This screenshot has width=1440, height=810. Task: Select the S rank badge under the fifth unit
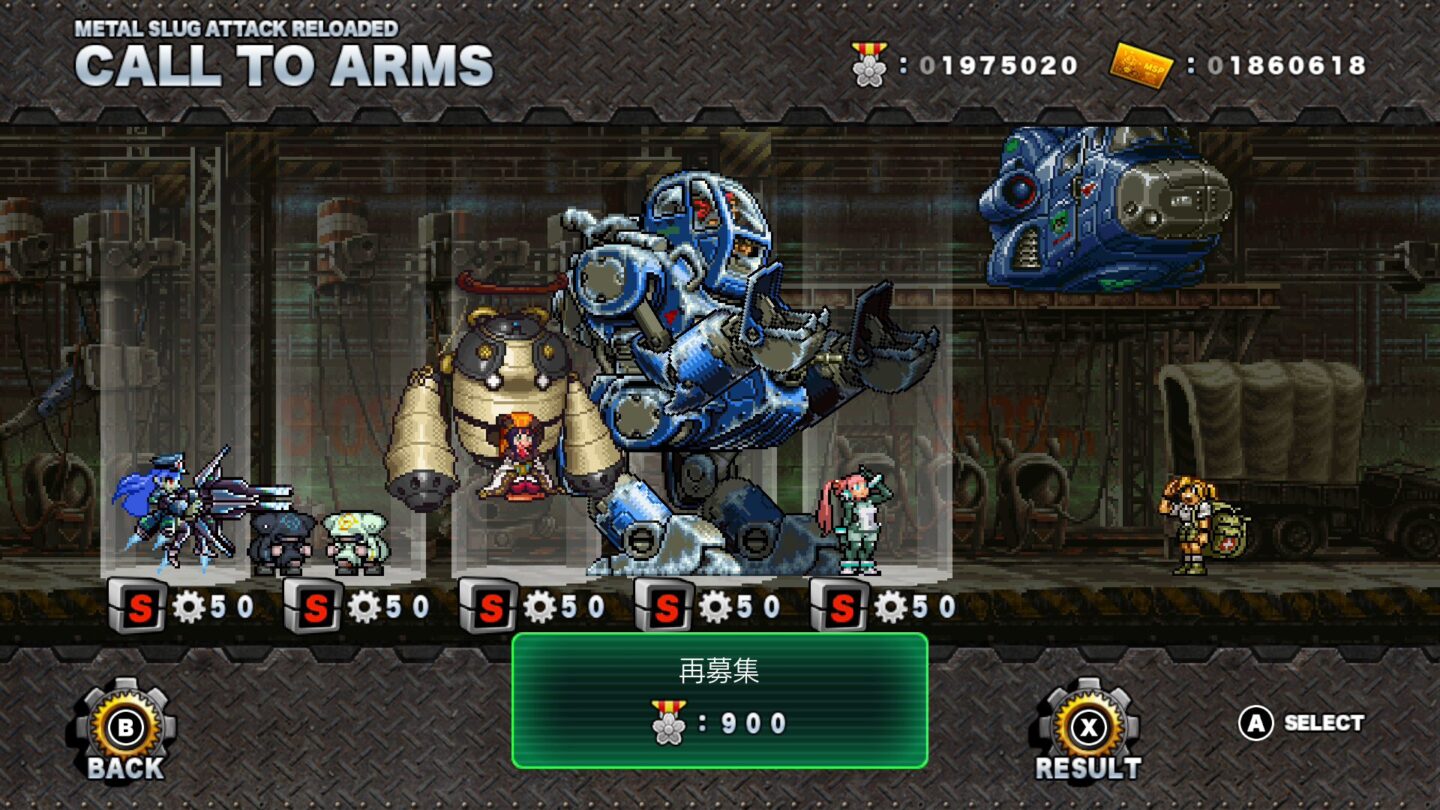(841, 605)
